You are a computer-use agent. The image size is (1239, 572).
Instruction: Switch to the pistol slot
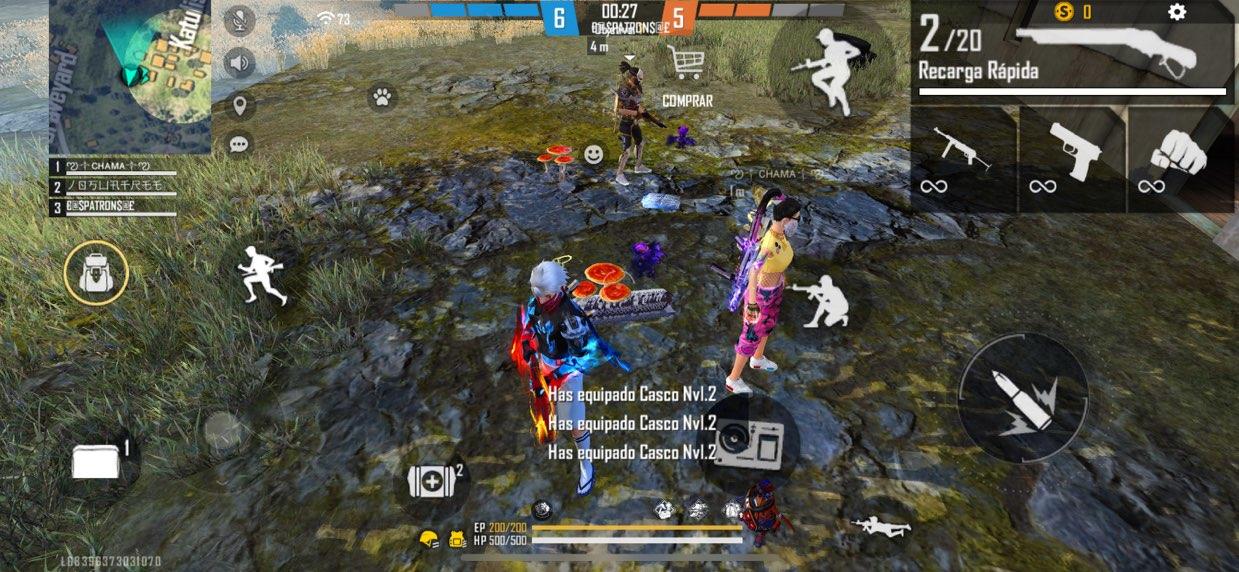(1073, 157)
